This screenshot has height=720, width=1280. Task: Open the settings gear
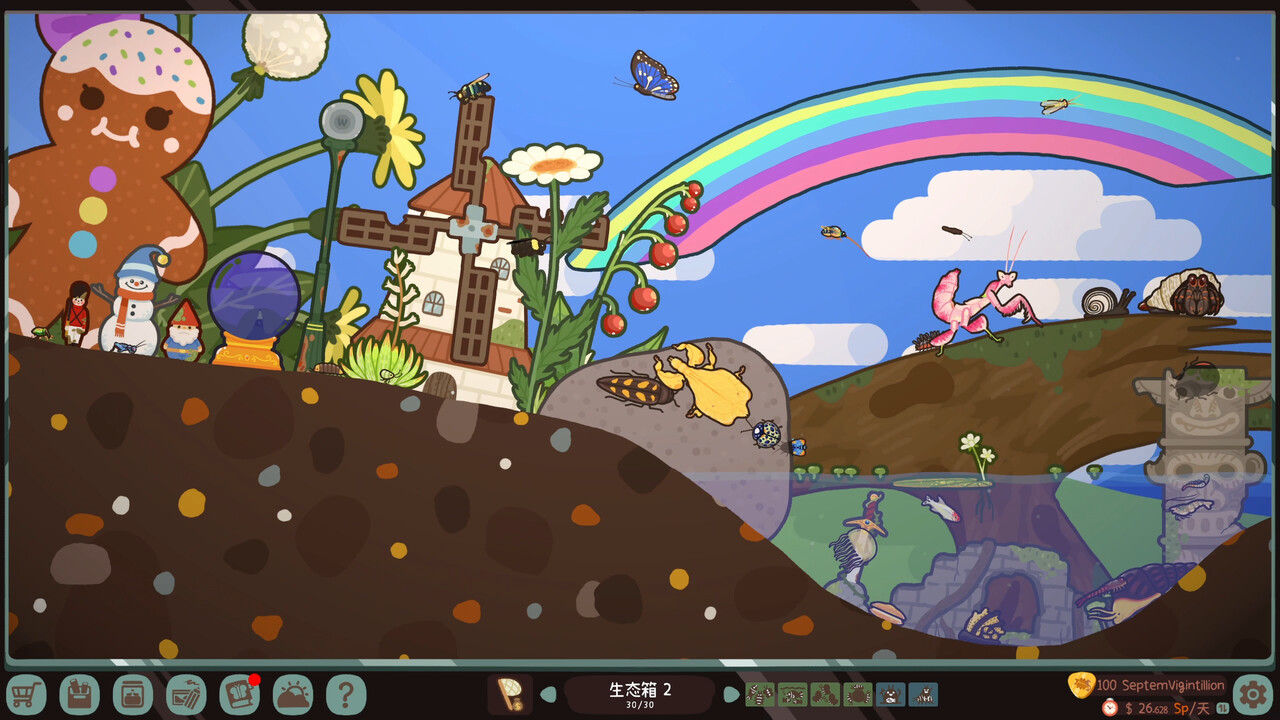coord(1253,693)
